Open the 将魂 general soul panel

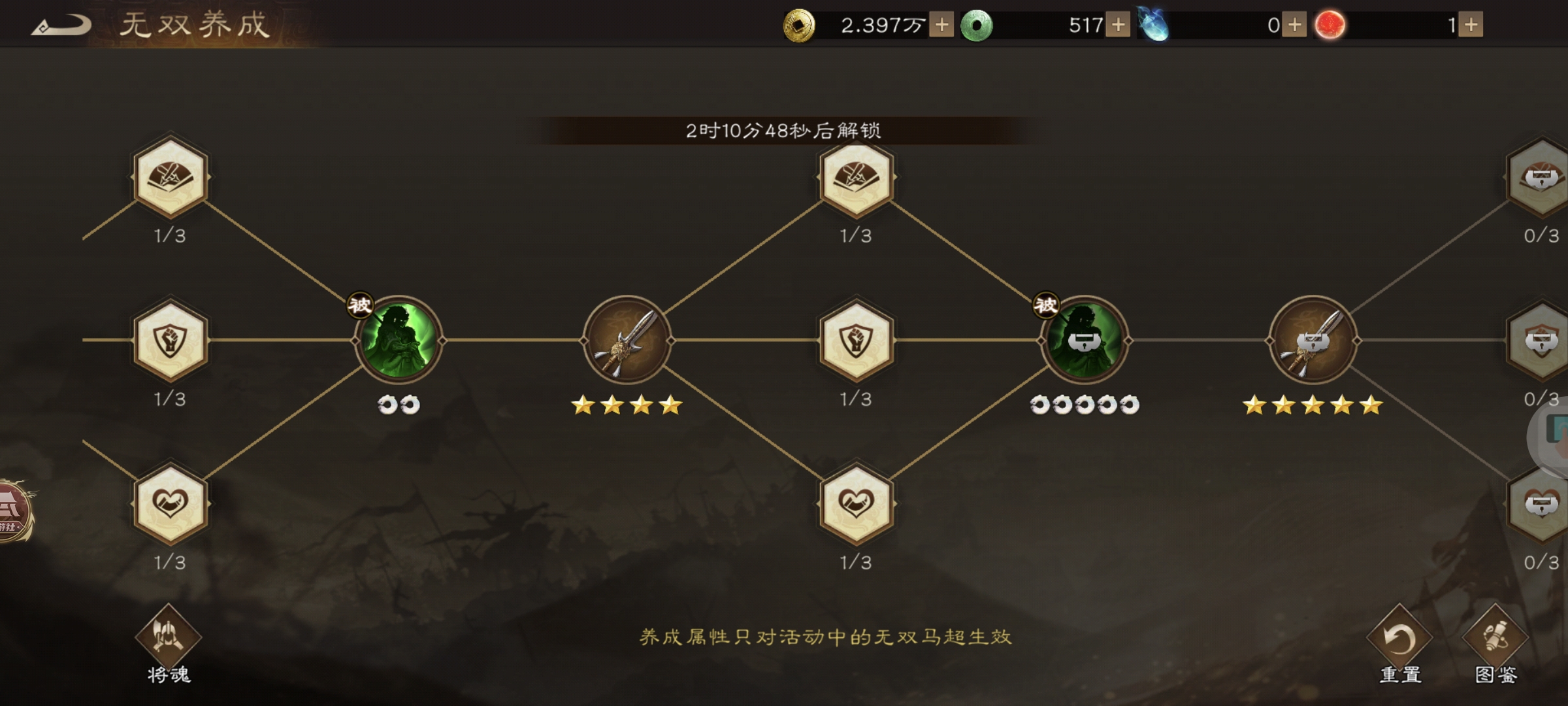pos(167,644)
